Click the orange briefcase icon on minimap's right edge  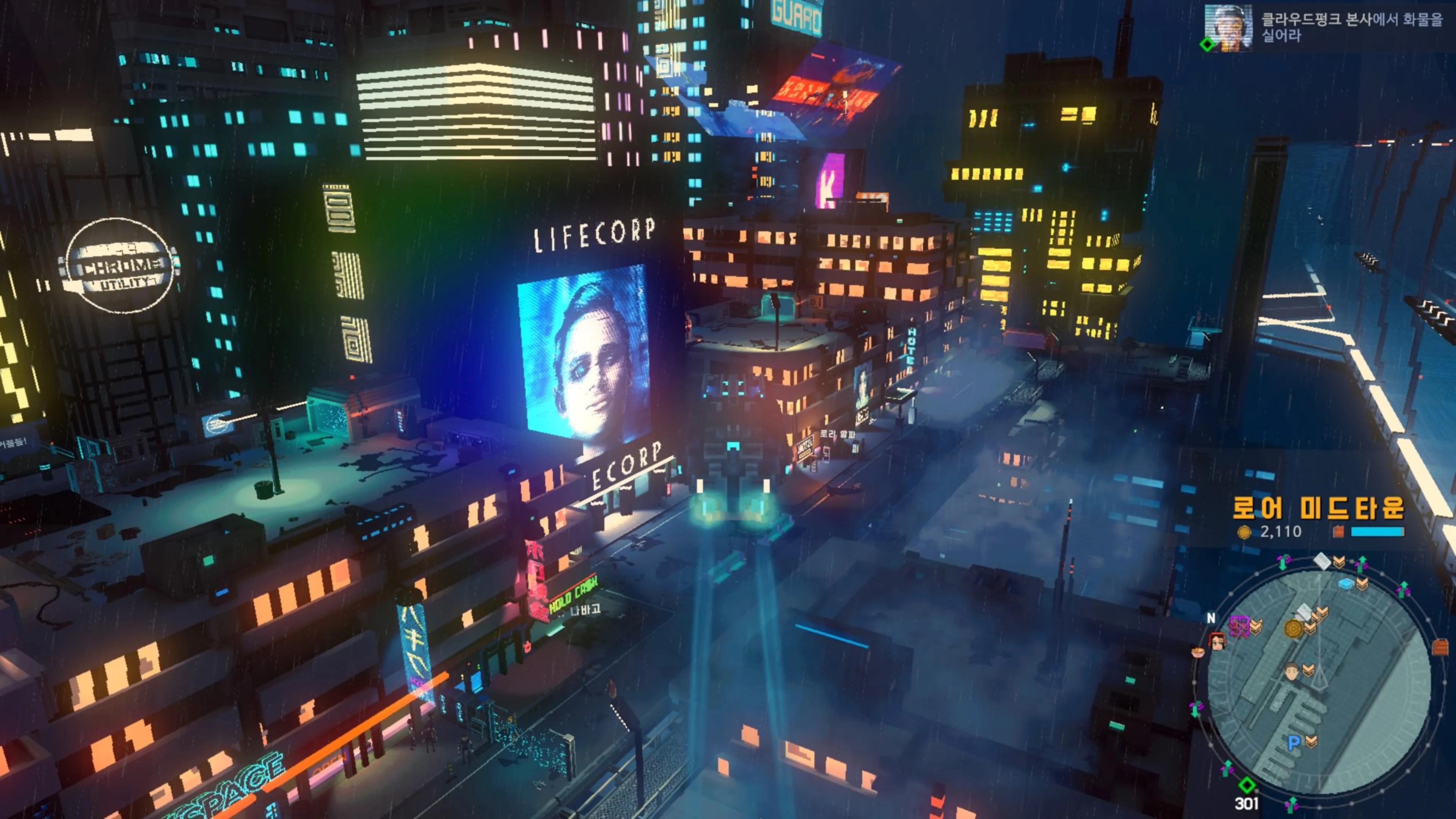point(1441,646)
